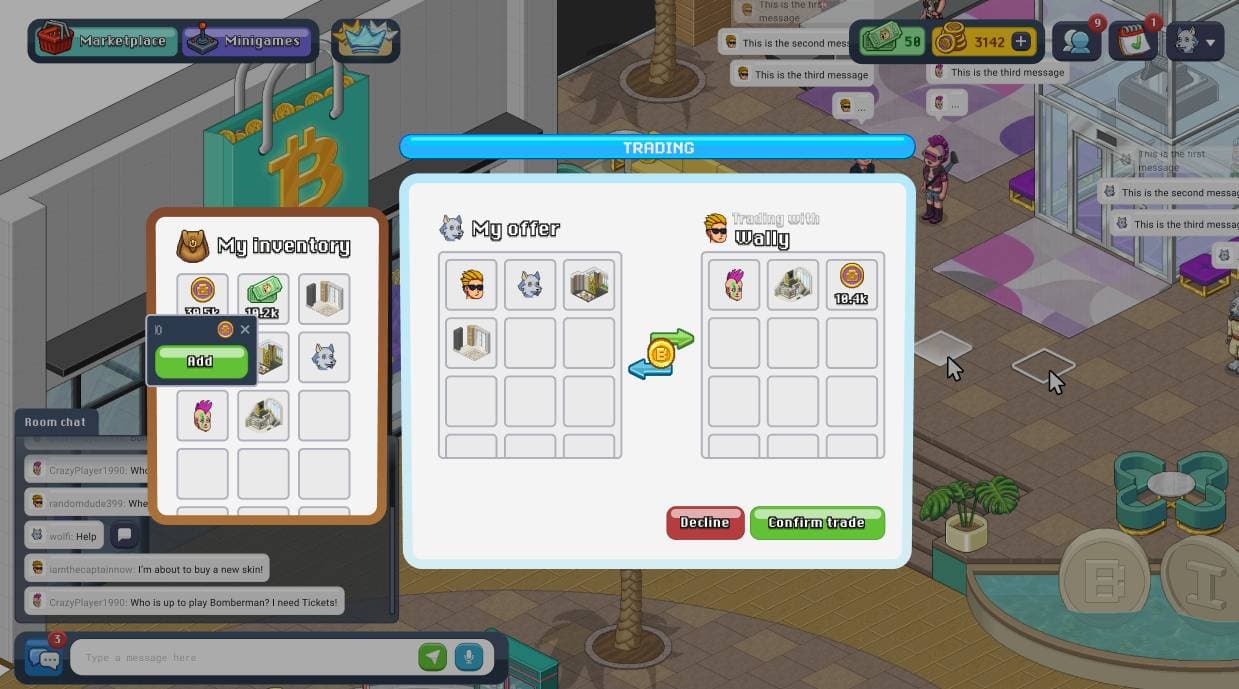Add more coins with the plus button

click(1021, 42)
